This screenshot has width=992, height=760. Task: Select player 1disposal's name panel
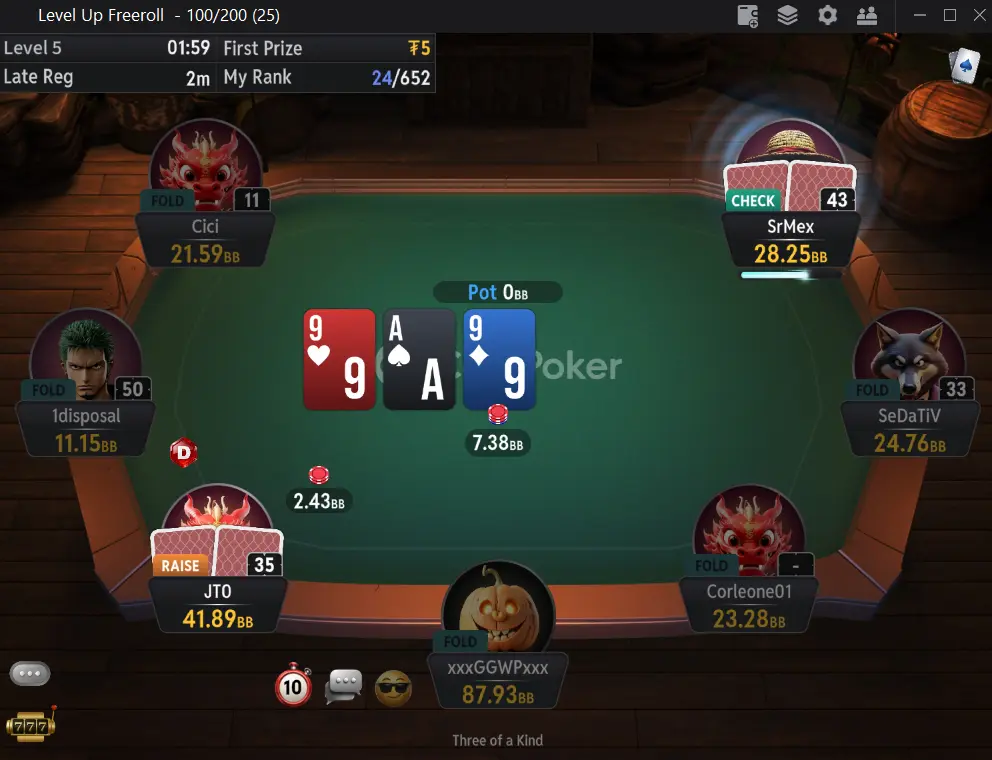click(85, 430)
